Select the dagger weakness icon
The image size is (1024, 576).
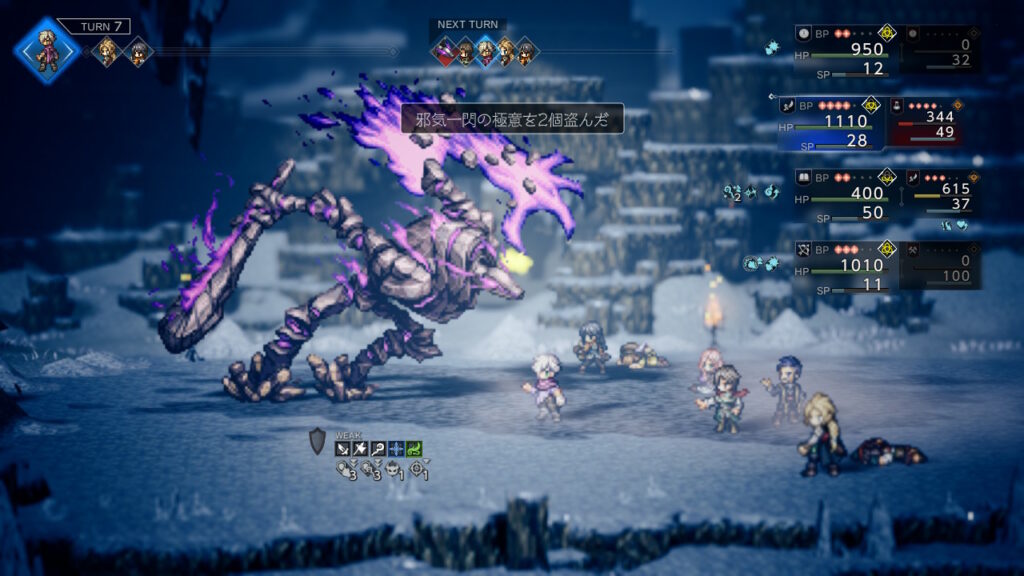342,449
